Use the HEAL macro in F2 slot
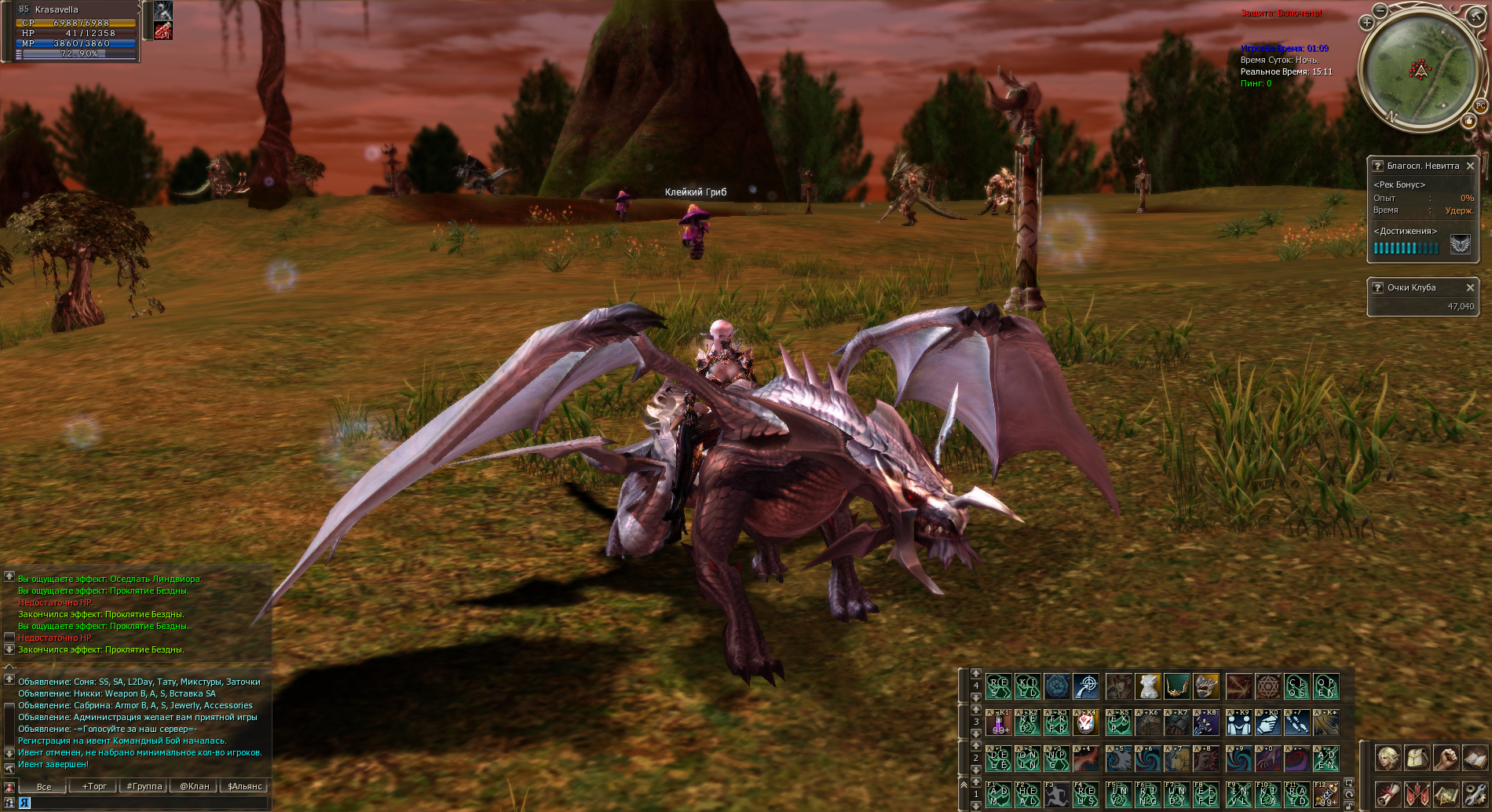 coord(1028,795)
